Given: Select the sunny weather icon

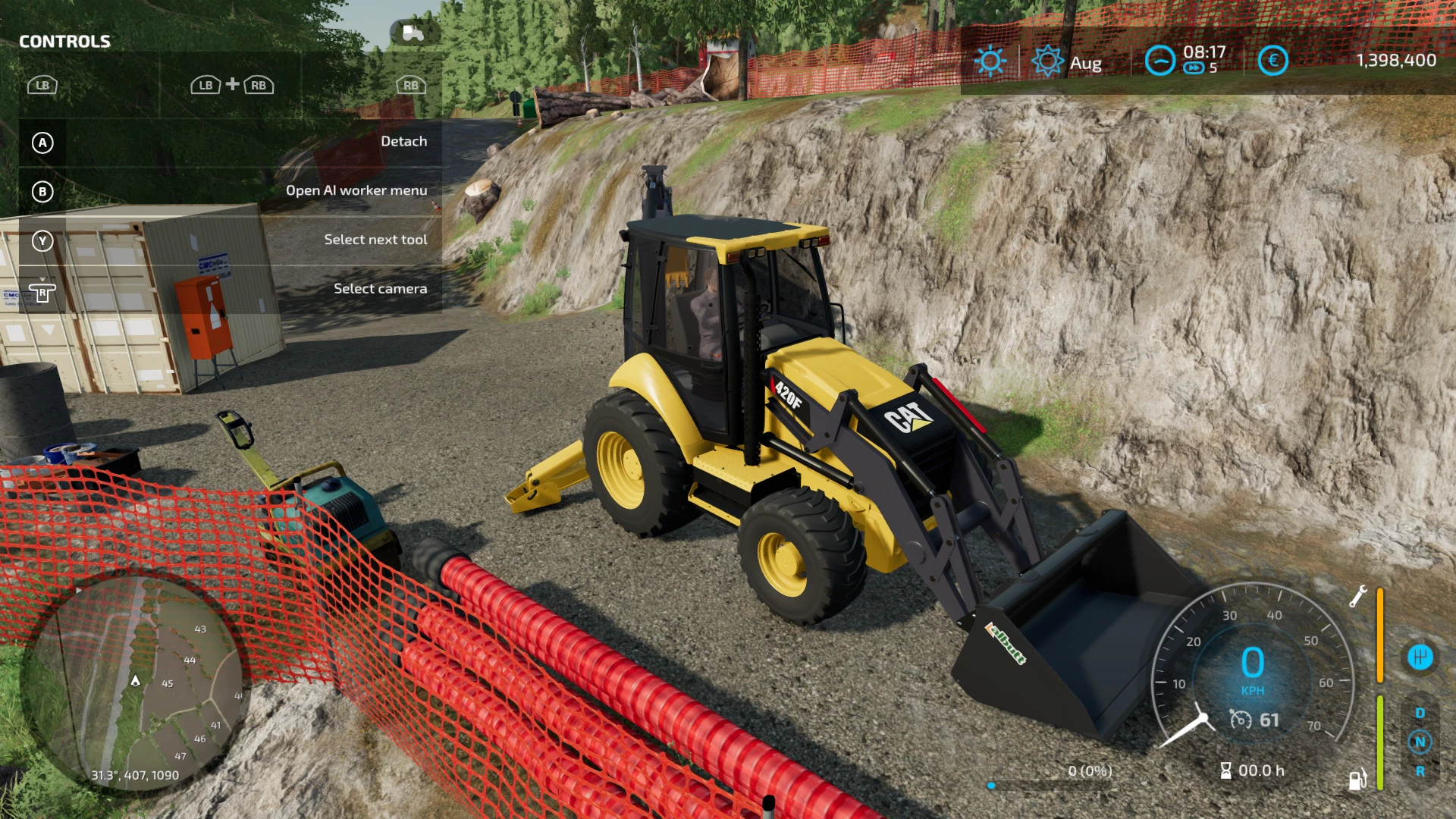Looking at the screenshot, I should coord(990,61).
